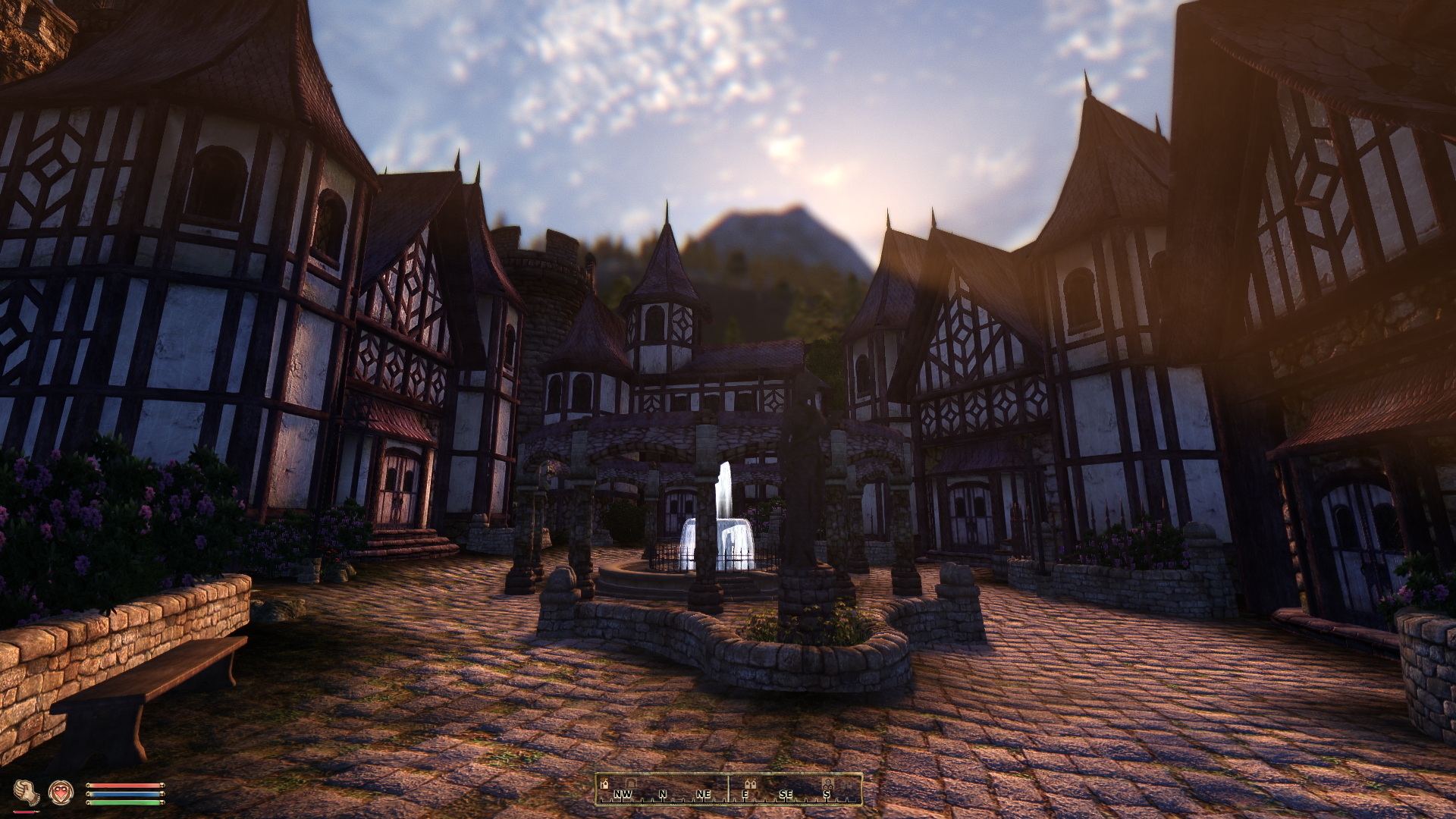This screenshot has height=819, width=1456.
Task: Select the house marker above the E heading
Action: pyautogui.click(x=750, y=783)
